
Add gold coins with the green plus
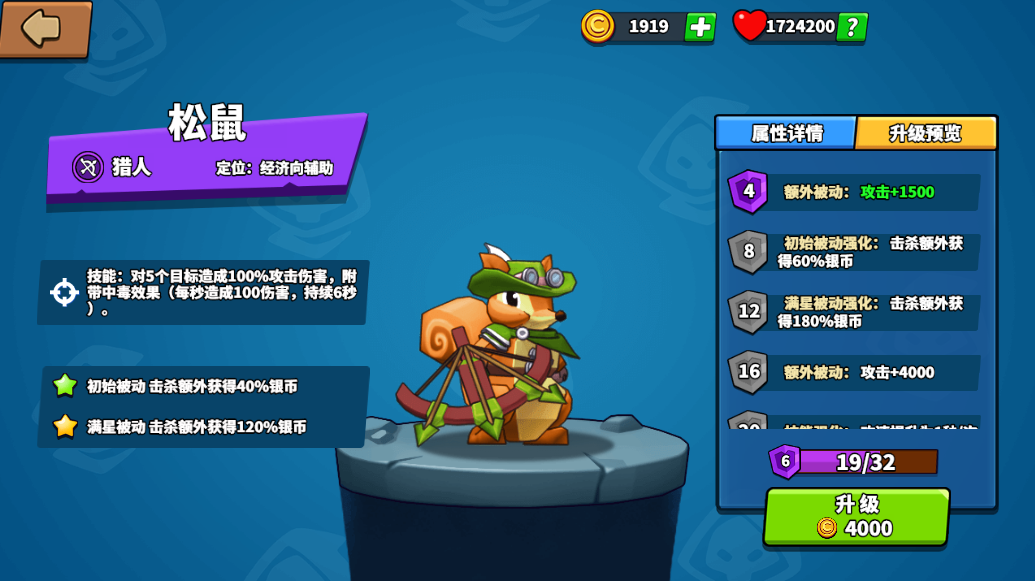pyautogui.click(x=700, y=27)
